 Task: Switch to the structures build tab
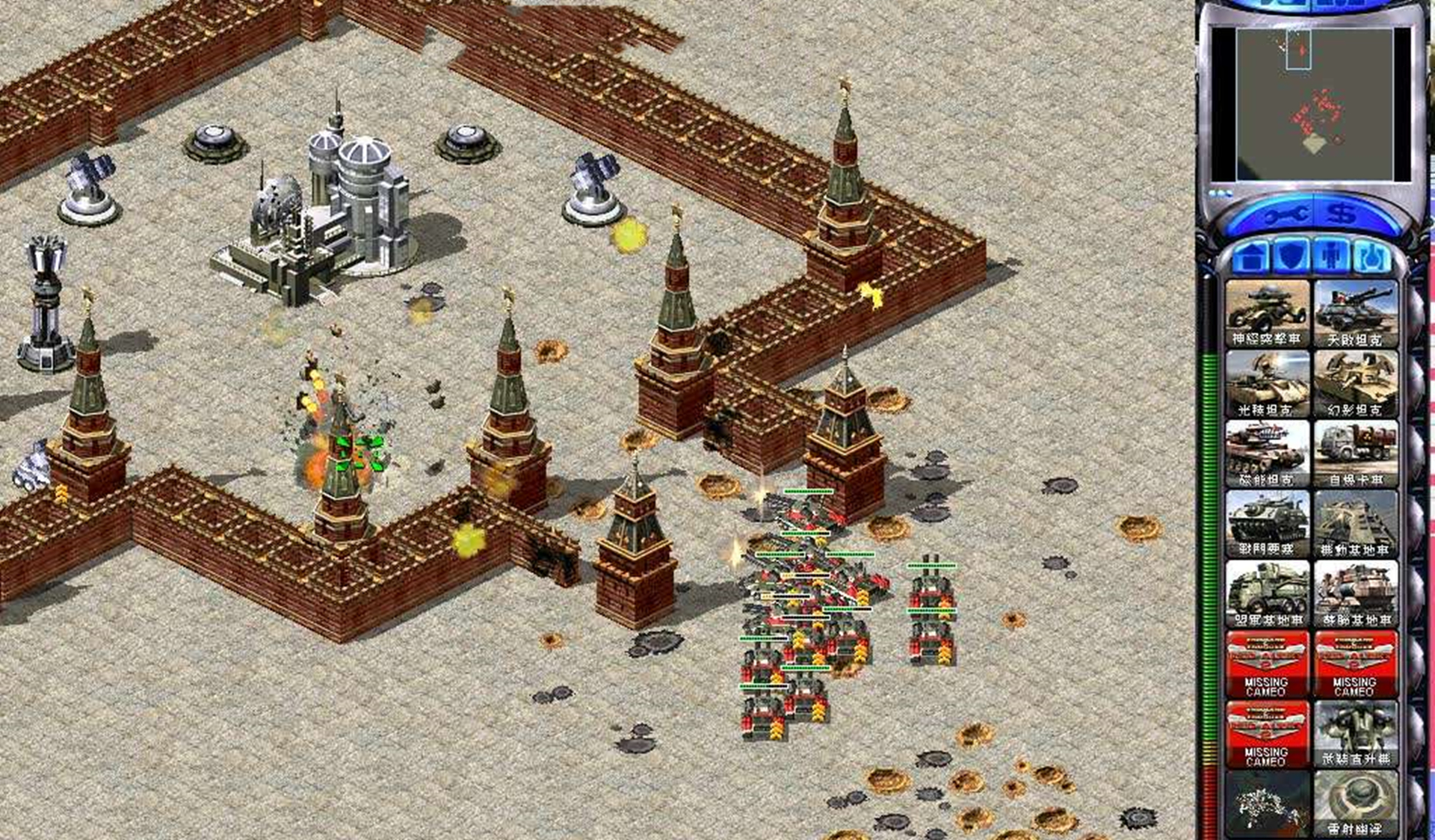(x=1250, y=258)
